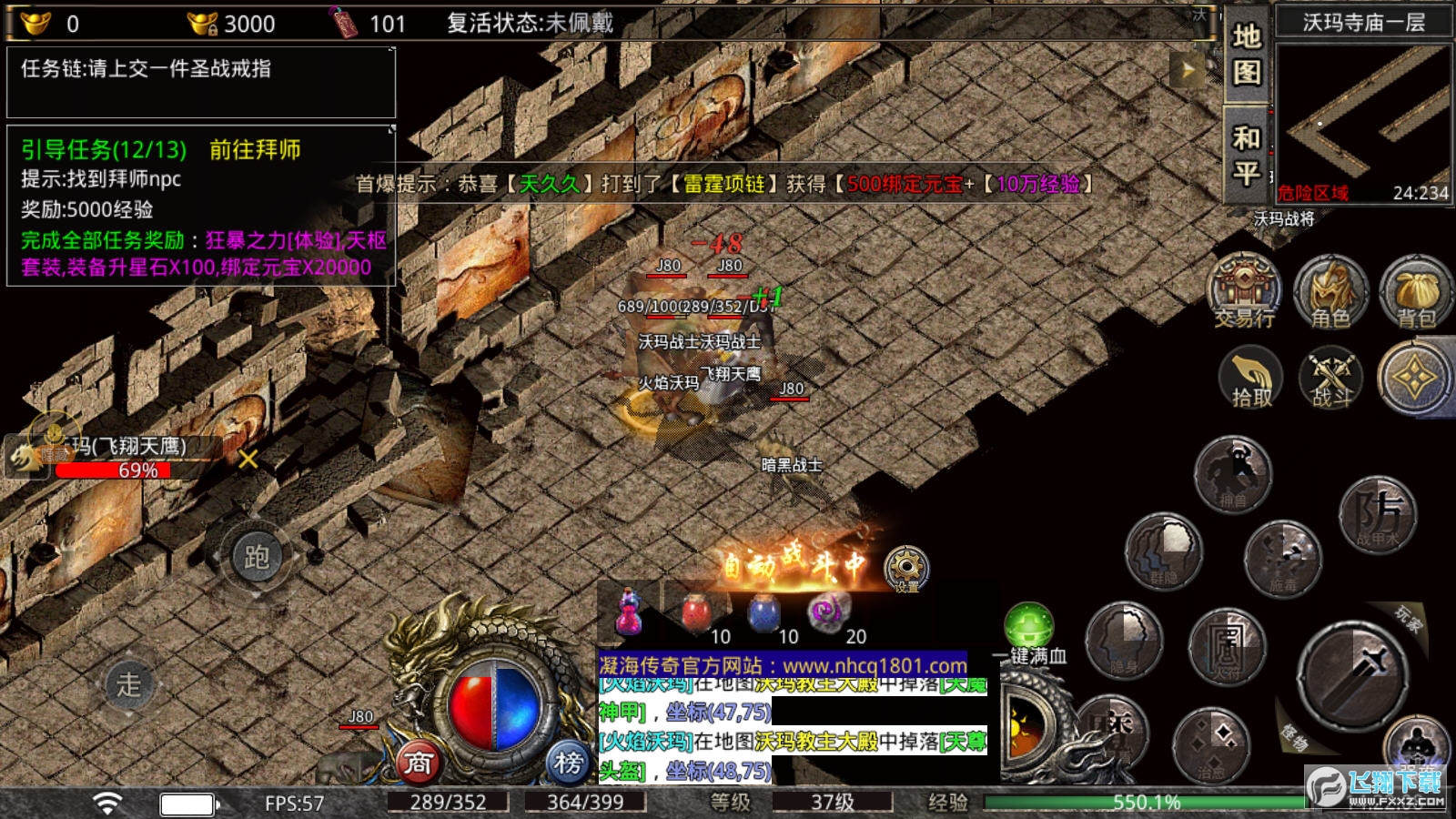Open the 地图 map button
The width and height of the screenshot is (1456, 819).
click(1247, 53)
